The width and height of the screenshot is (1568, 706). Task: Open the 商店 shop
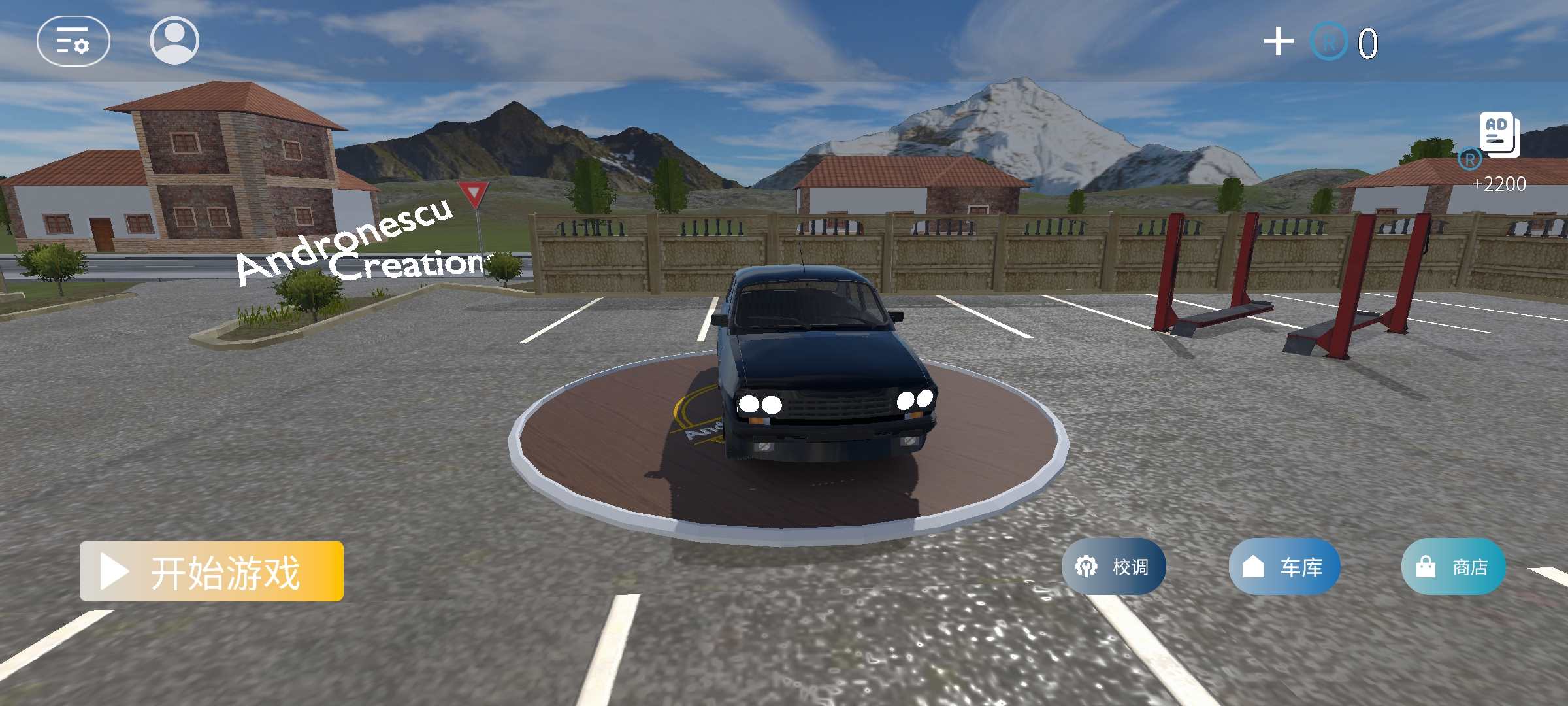coord(1453,566)
